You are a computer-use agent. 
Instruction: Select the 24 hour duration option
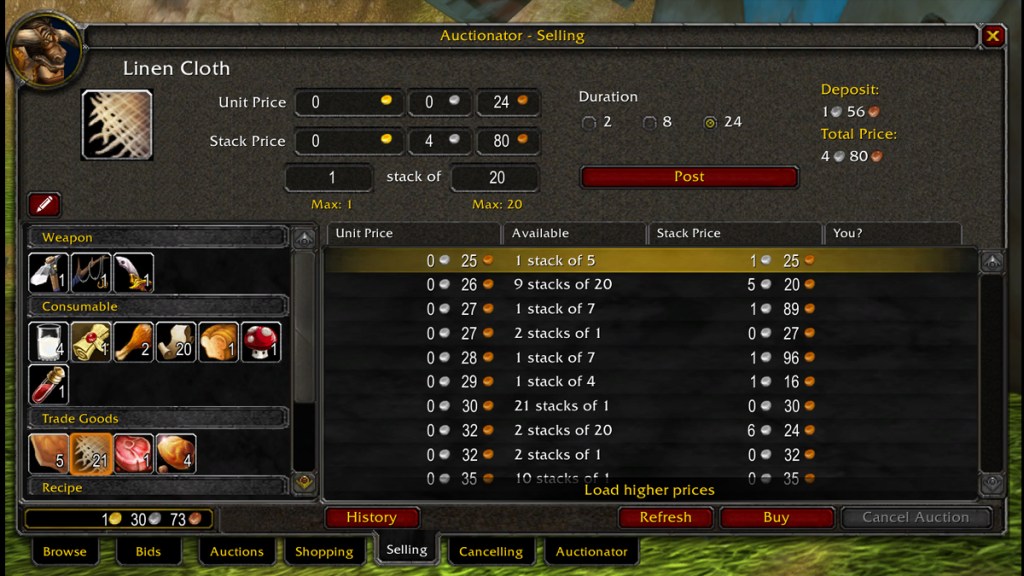click(x=710, y=123)
